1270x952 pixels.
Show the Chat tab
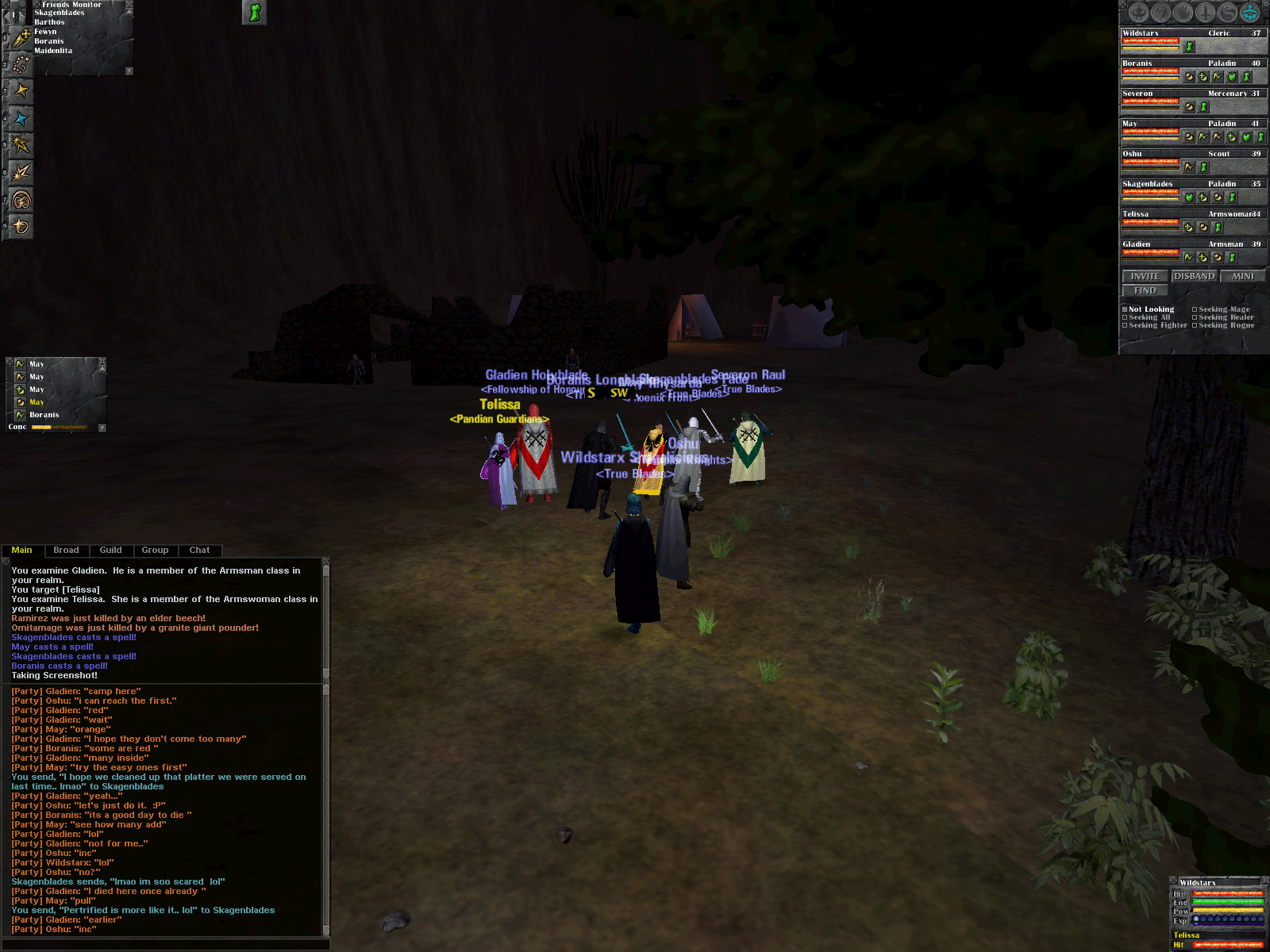[x=199, y=550]
